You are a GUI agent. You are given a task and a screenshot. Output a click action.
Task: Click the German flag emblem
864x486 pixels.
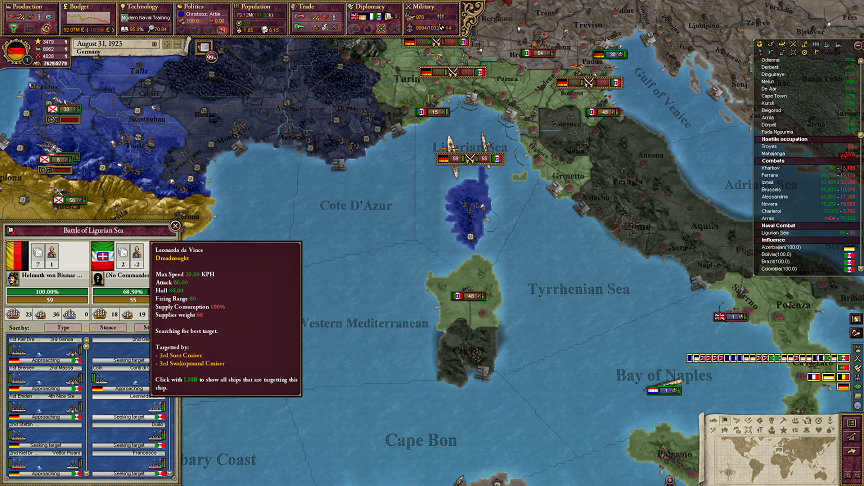coord(16,50)
